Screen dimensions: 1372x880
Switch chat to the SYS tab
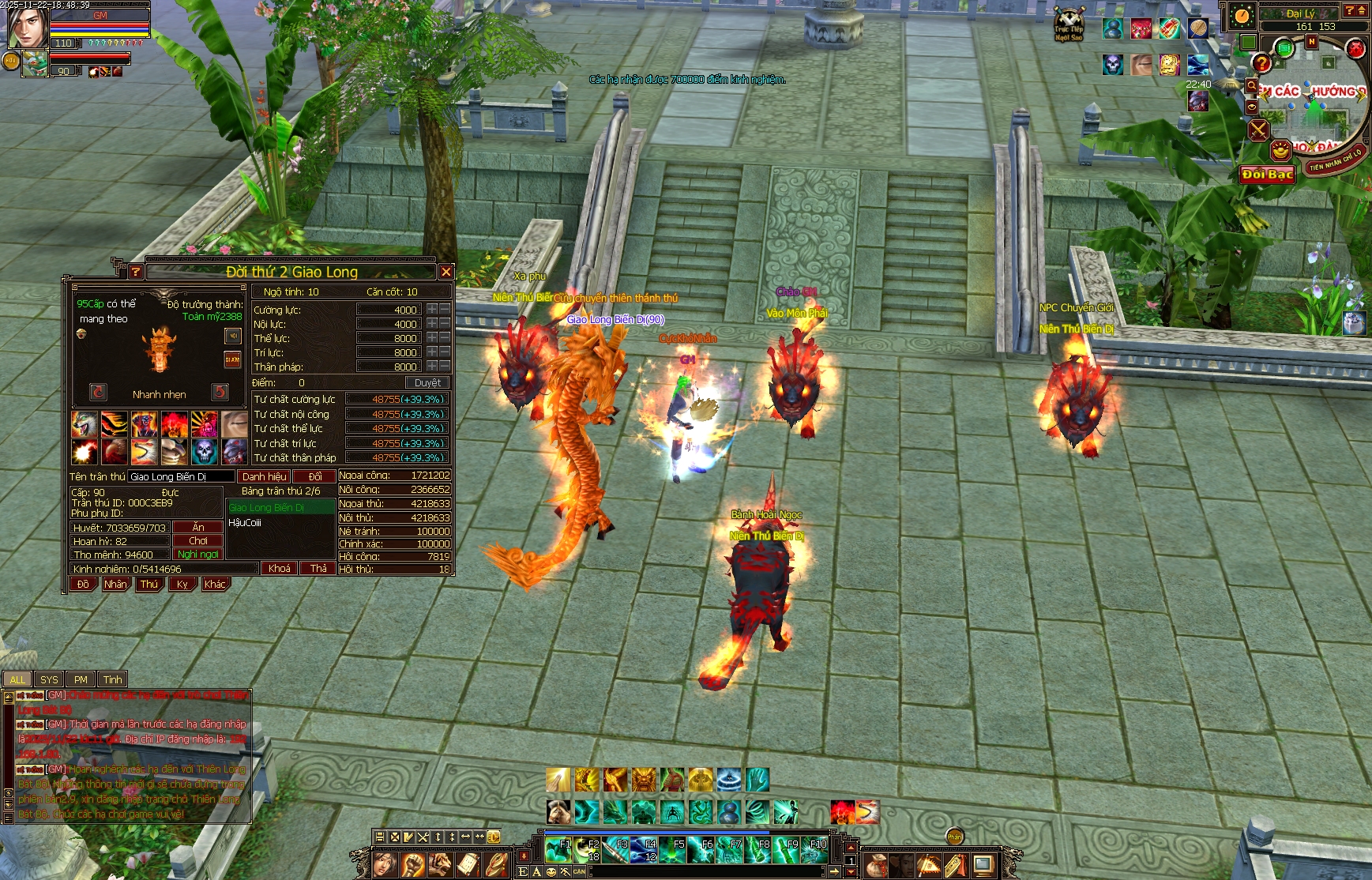pyautogui.click(x=49, y=679)
